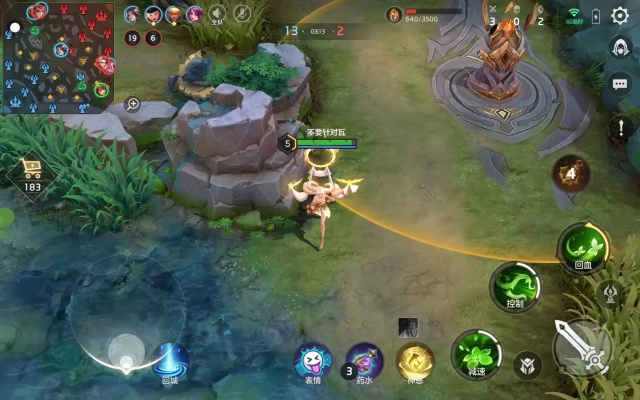Activate the 回血 healing skill
The height and width of the screenshot is (400, 640).
point(583,245)
